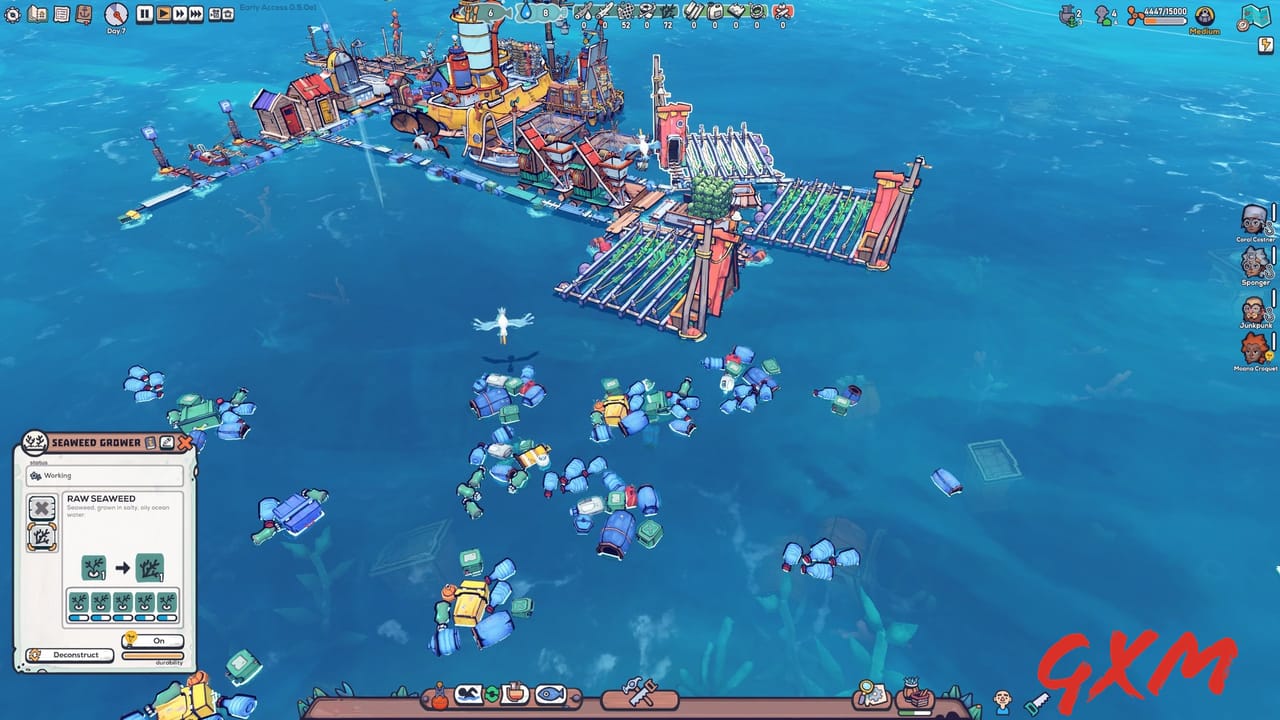The height and width of the screenshot is (720, 1280).
Task: Open the objectives list icon next to the book
Action: (x=61, y=14)
